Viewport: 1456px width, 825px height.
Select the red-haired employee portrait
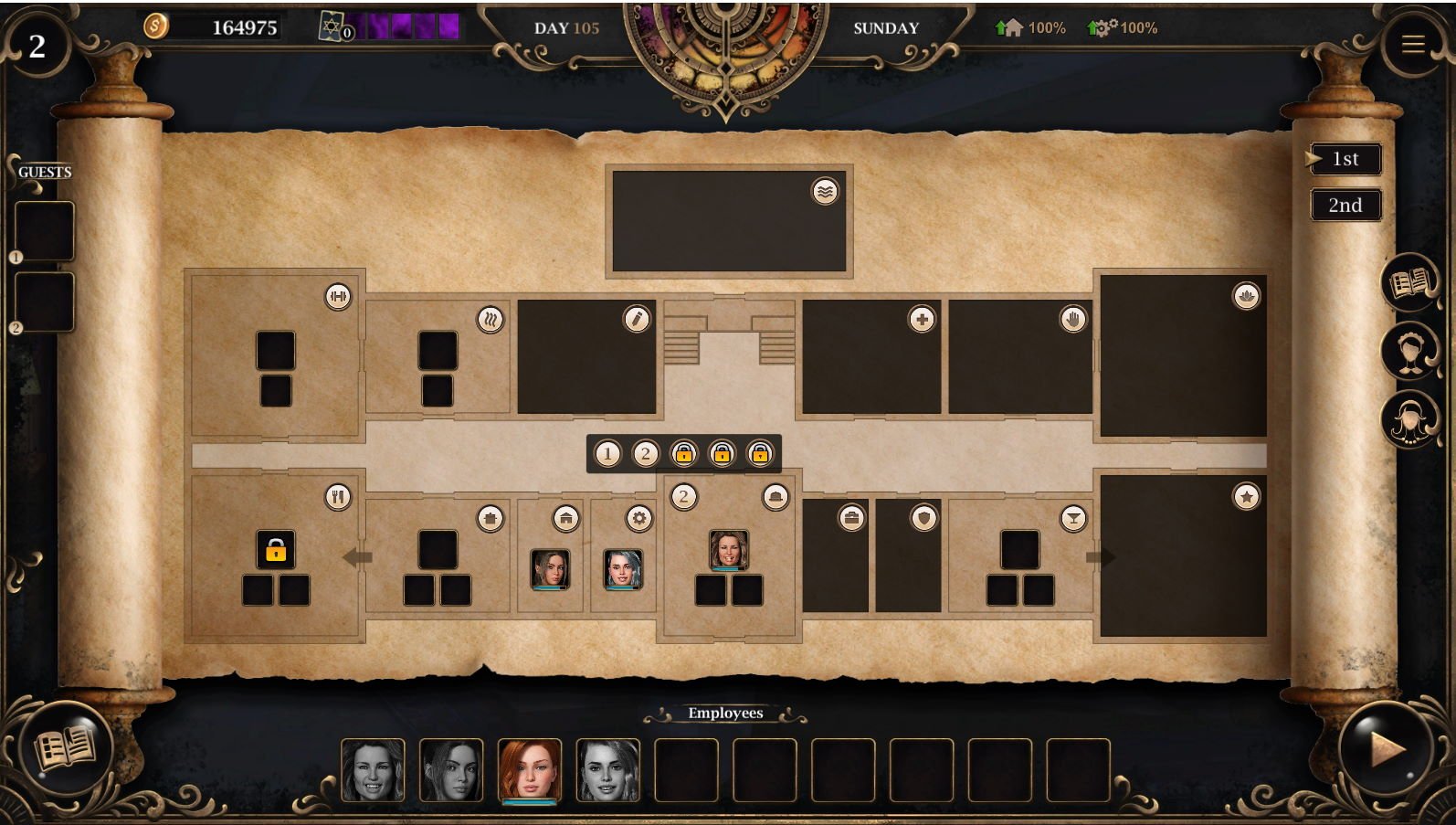tap(529, 770)
